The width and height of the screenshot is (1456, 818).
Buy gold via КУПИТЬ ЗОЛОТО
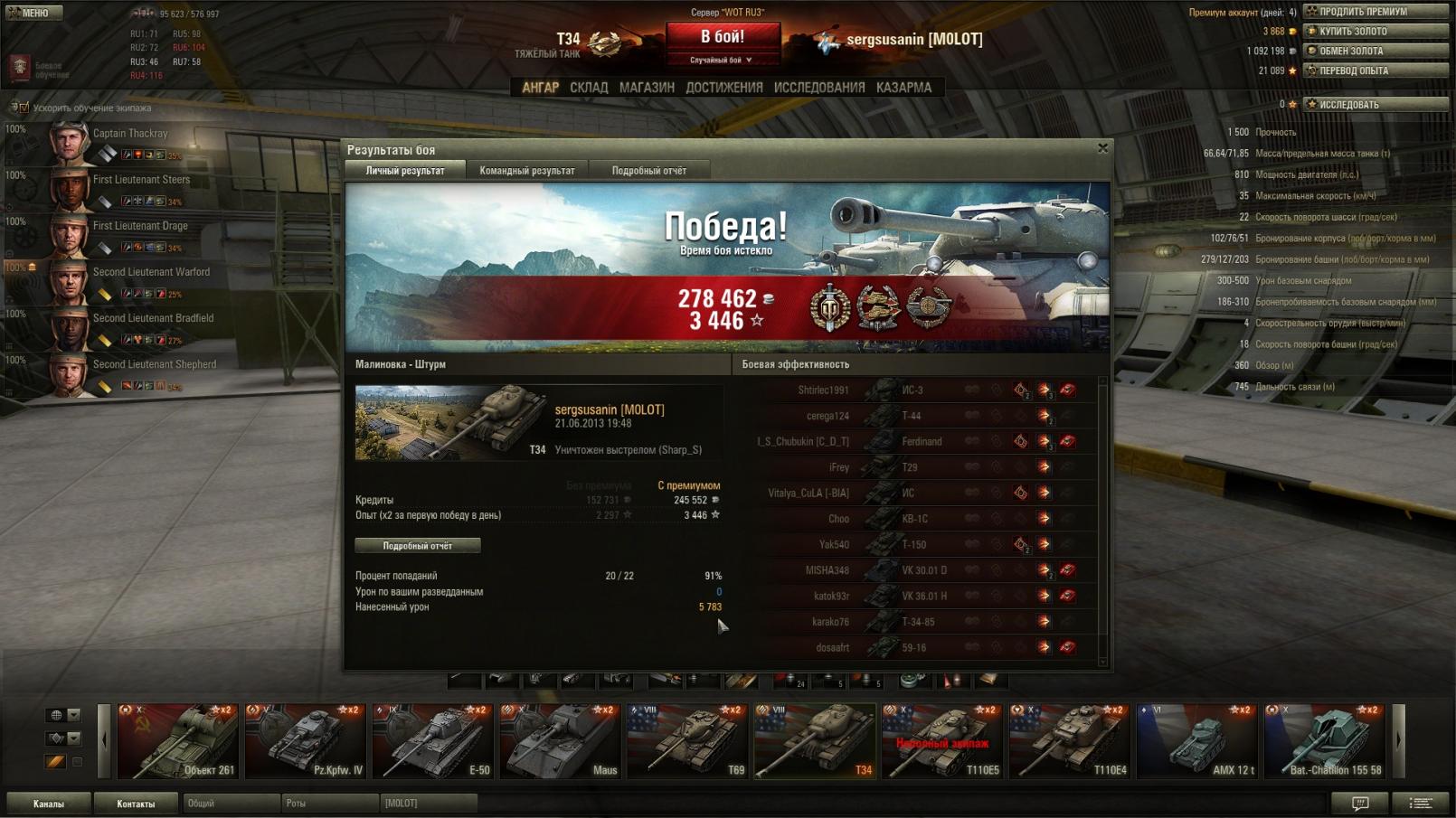click(1375, 32)
